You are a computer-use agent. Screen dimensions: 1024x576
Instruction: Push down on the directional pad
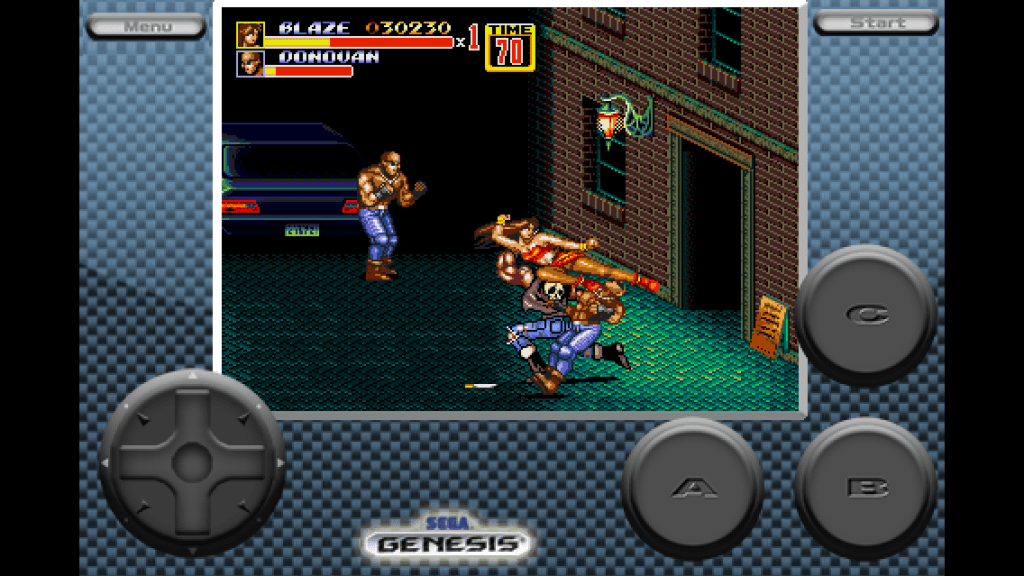pos(192,514)
